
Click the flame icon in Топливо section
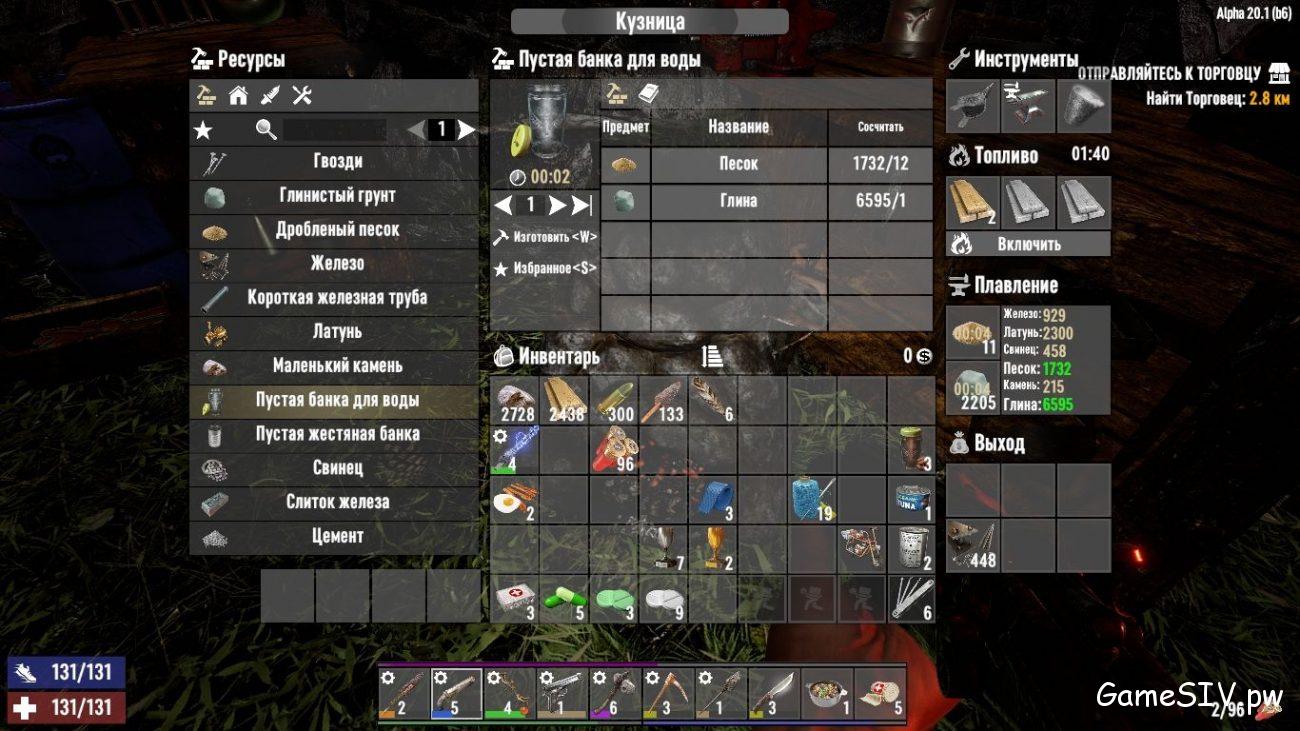point(957,155)
